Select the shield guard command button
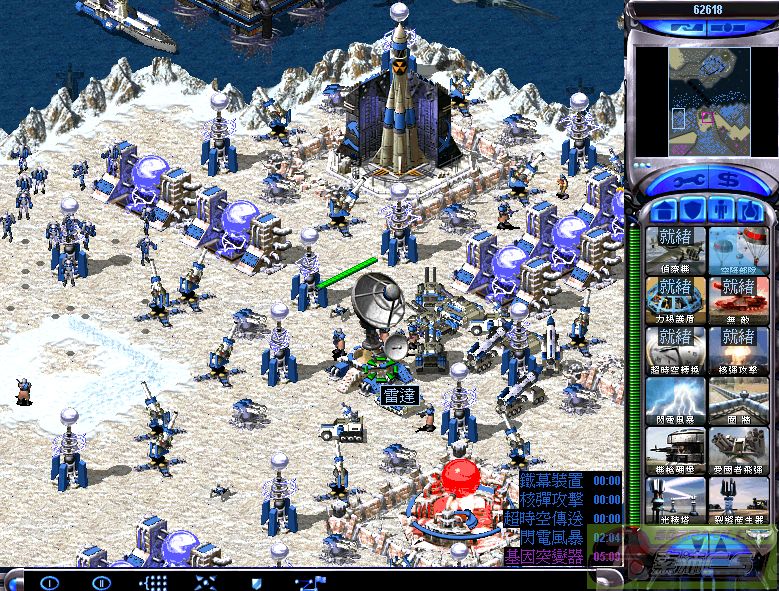779x591 pixels. pyautogui.click(x=257, y=581)
